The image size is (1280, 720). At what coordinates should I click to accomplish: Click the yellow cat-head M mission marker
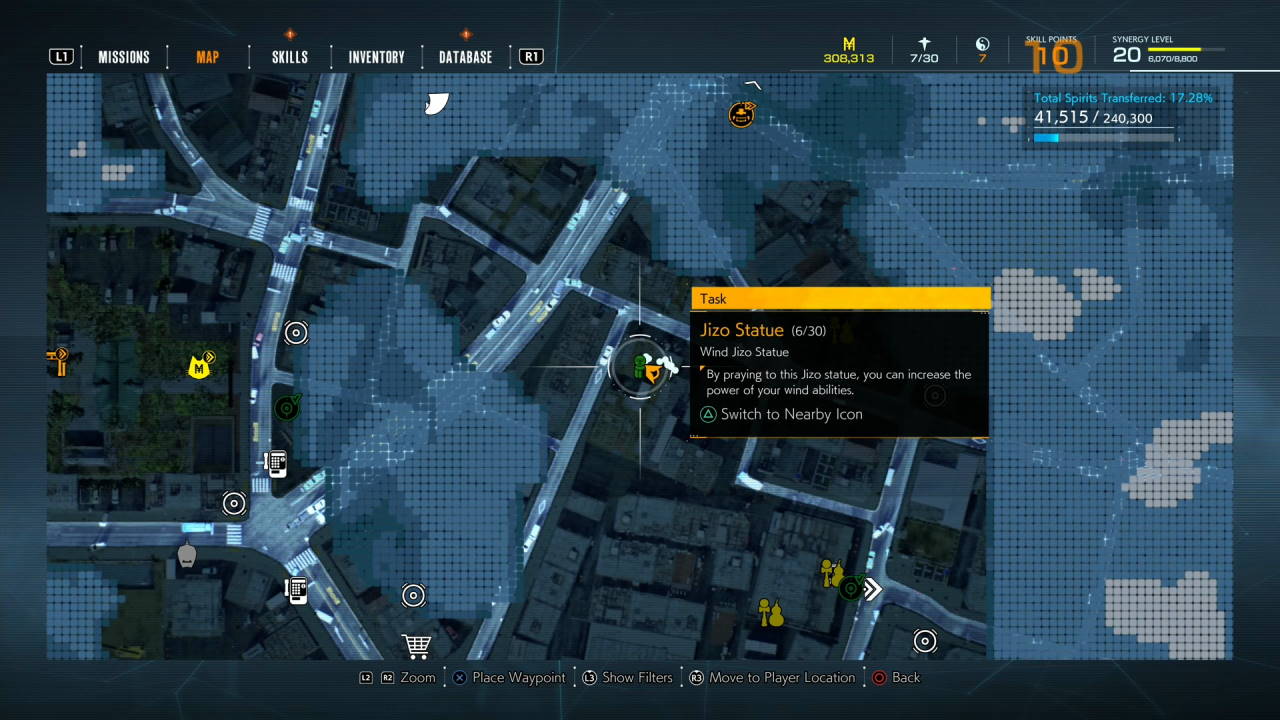pos(200,367)
